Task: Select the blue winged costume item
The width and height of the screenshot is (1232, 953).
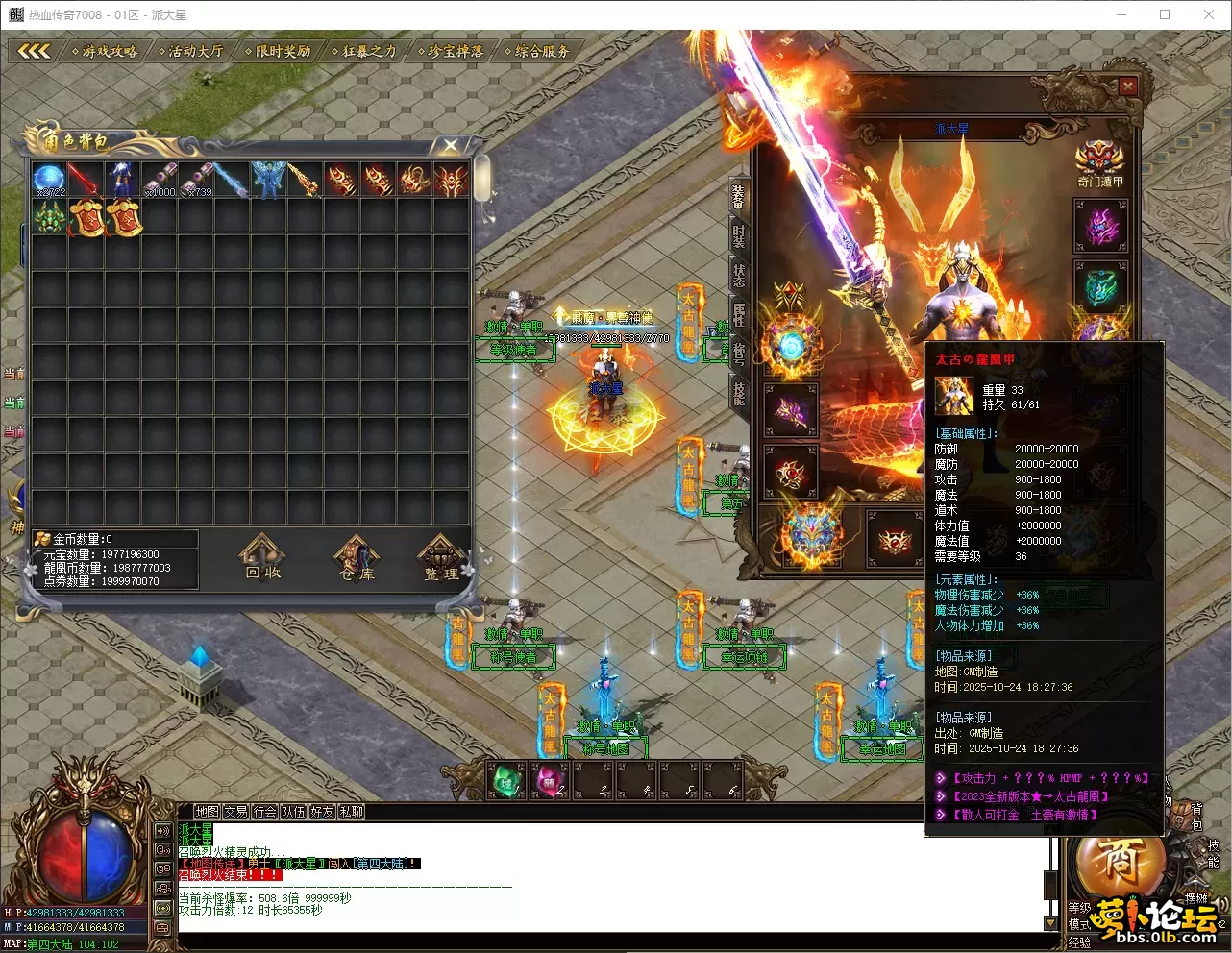Action: [266, 180]
